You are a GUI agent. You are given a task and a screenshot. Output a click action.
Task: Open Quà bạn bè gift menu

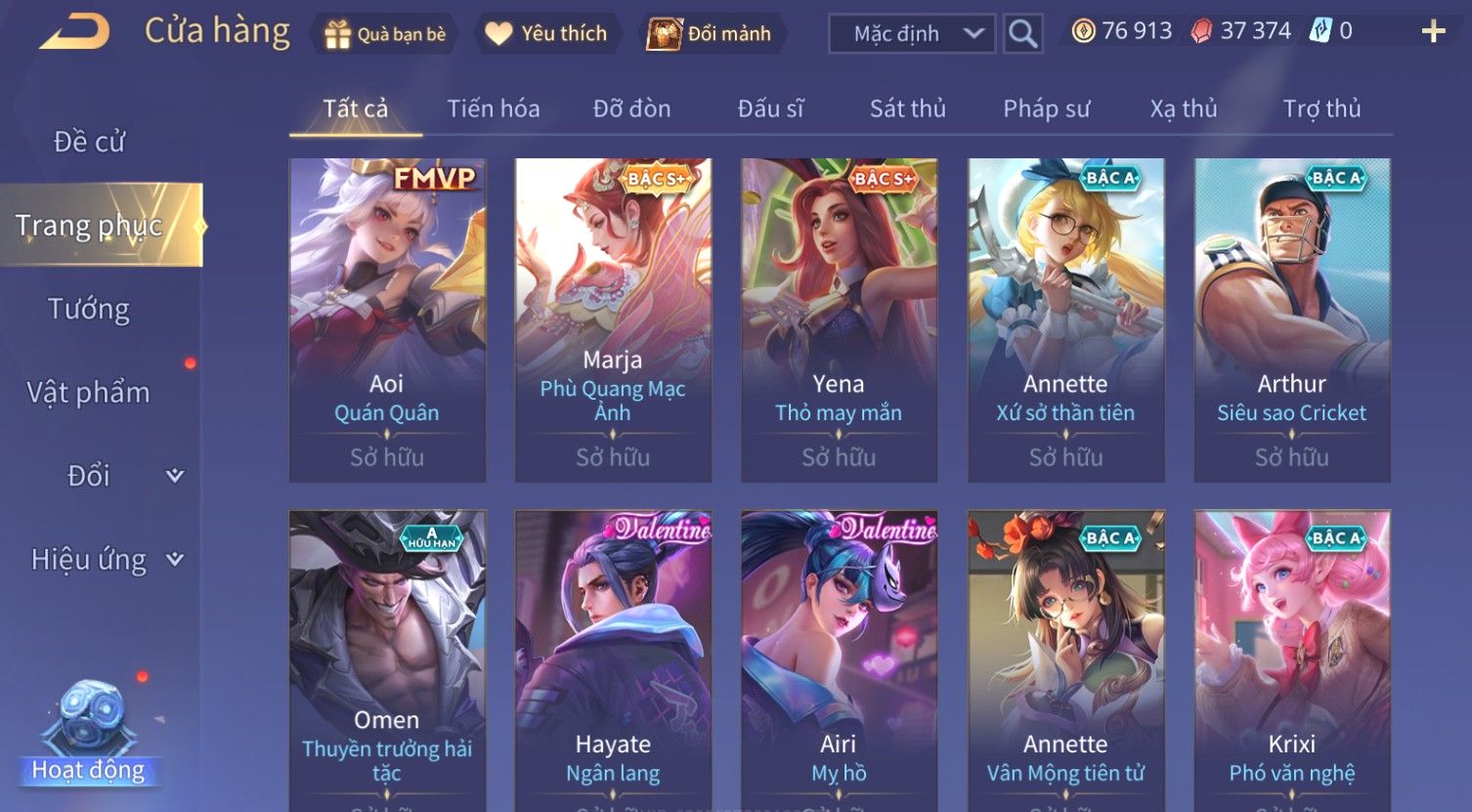coord(385,34)
